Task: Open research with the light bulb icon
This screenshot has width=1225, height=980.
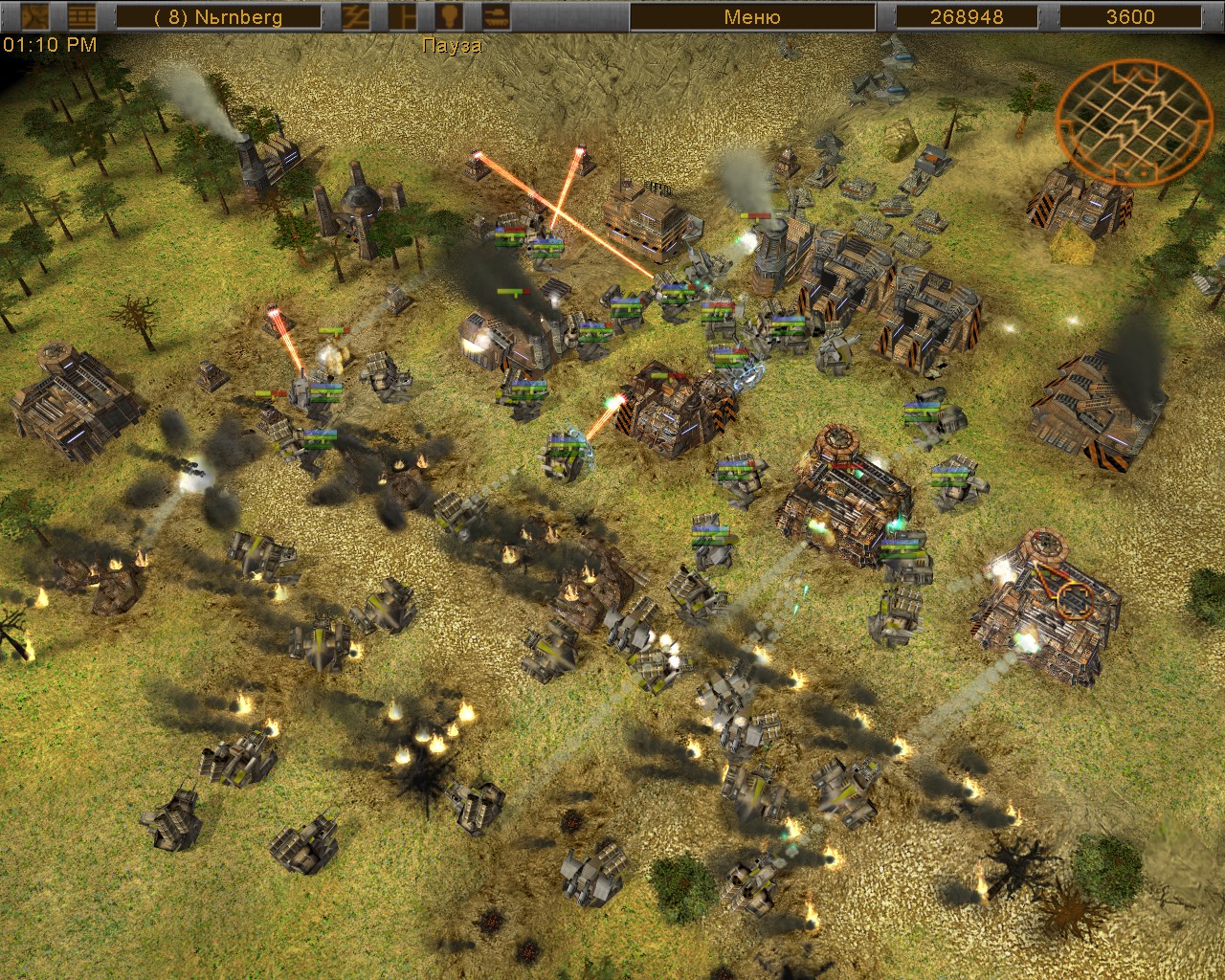Action: [452, 16]
